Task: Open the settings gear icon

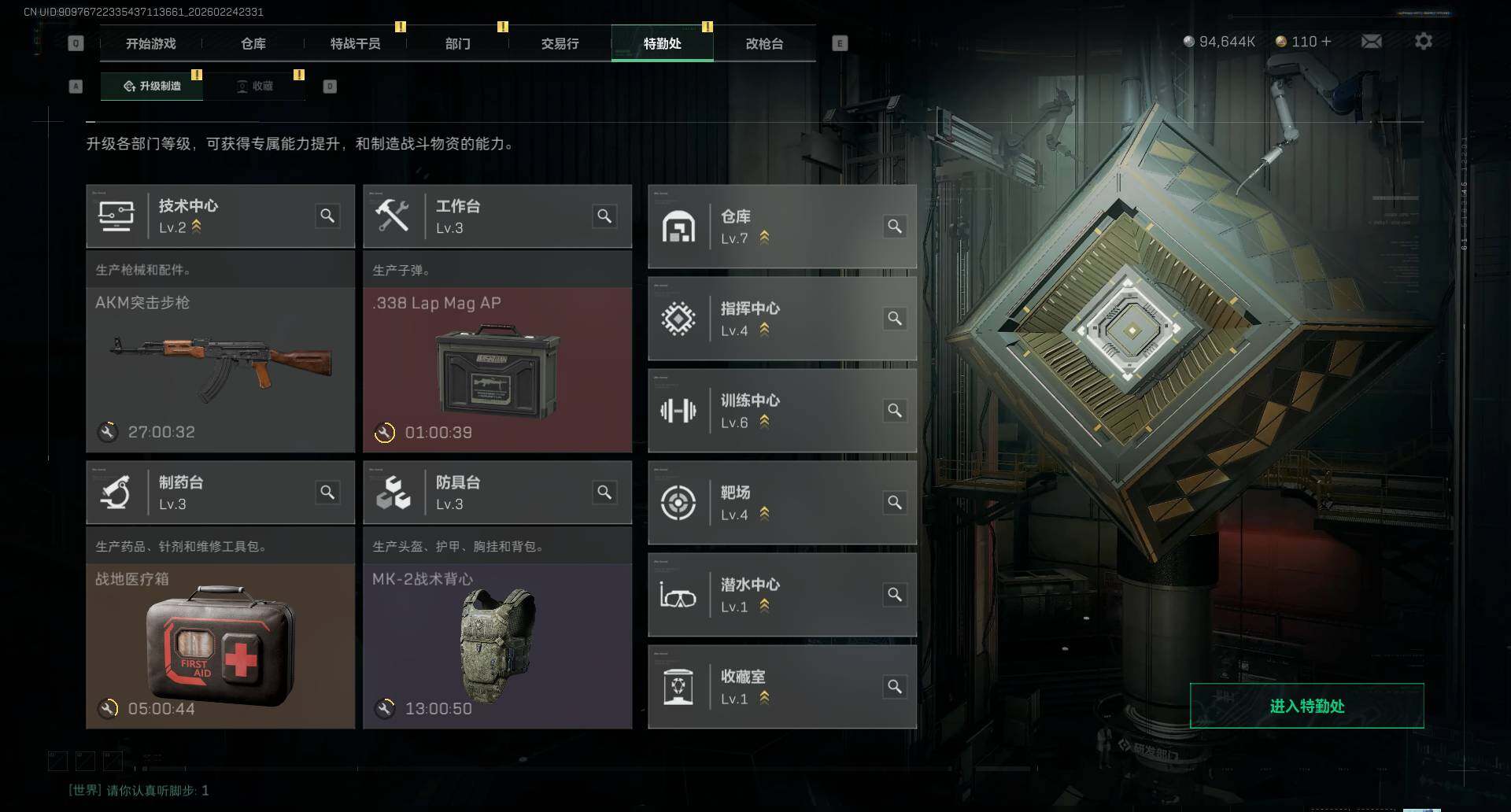Action: click(x=1423, y=41)
